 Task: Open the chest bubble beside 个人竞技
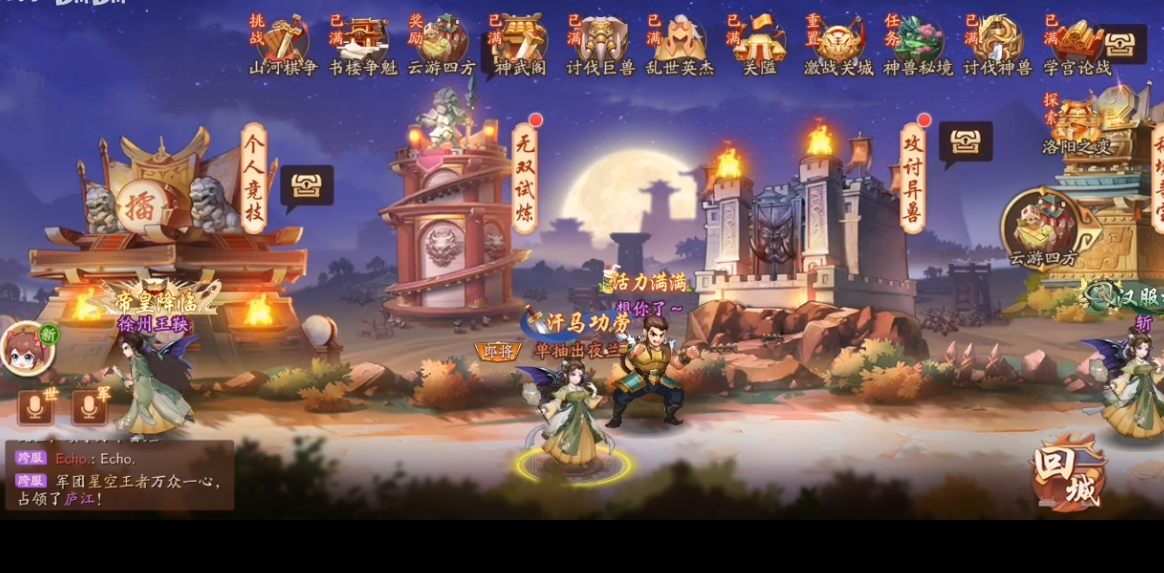pyautogui.click(x=306, y=186)
